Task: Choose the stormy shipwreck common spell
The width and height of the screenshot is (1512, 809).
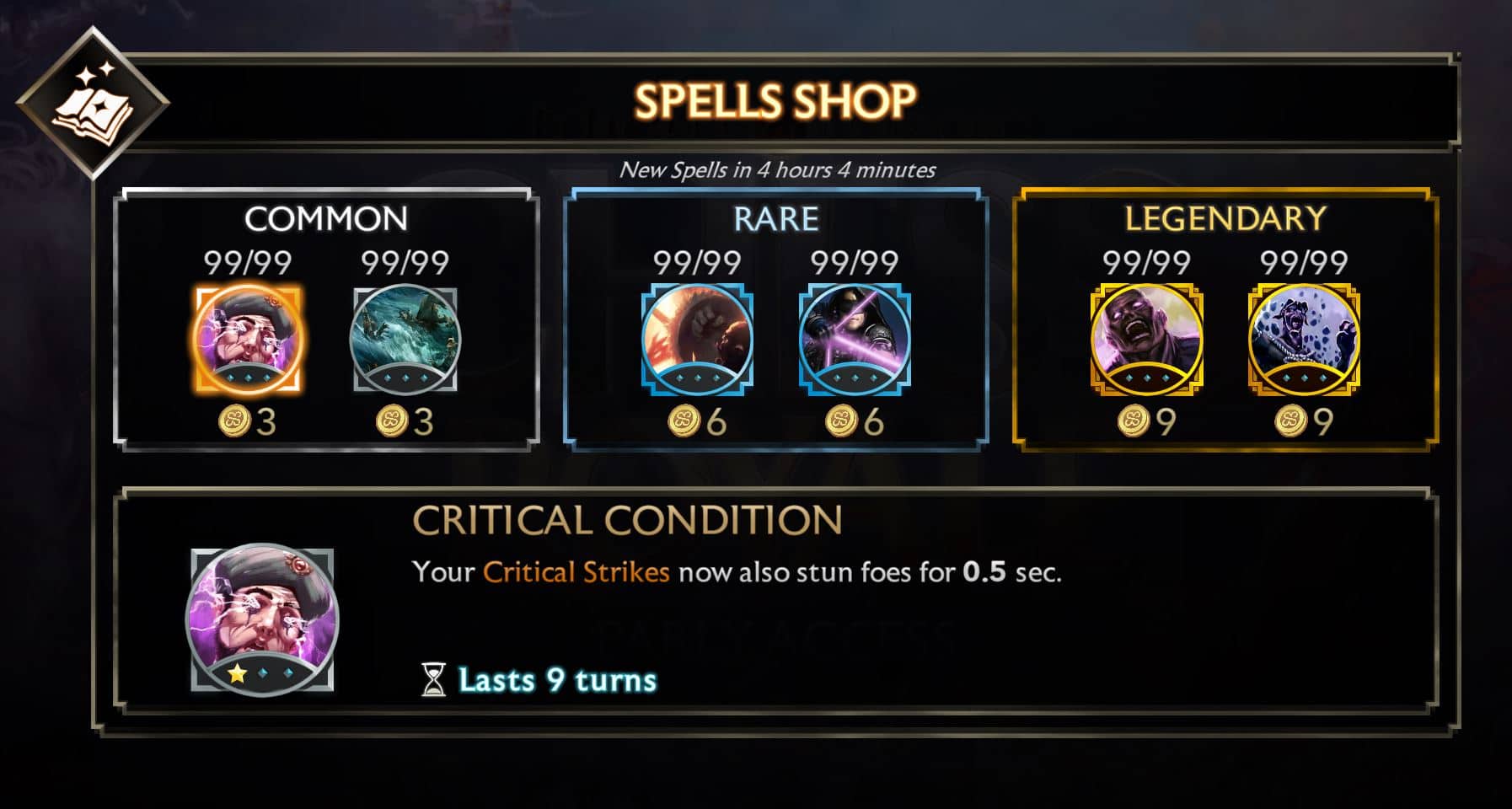Action: (x=405, y=339)
